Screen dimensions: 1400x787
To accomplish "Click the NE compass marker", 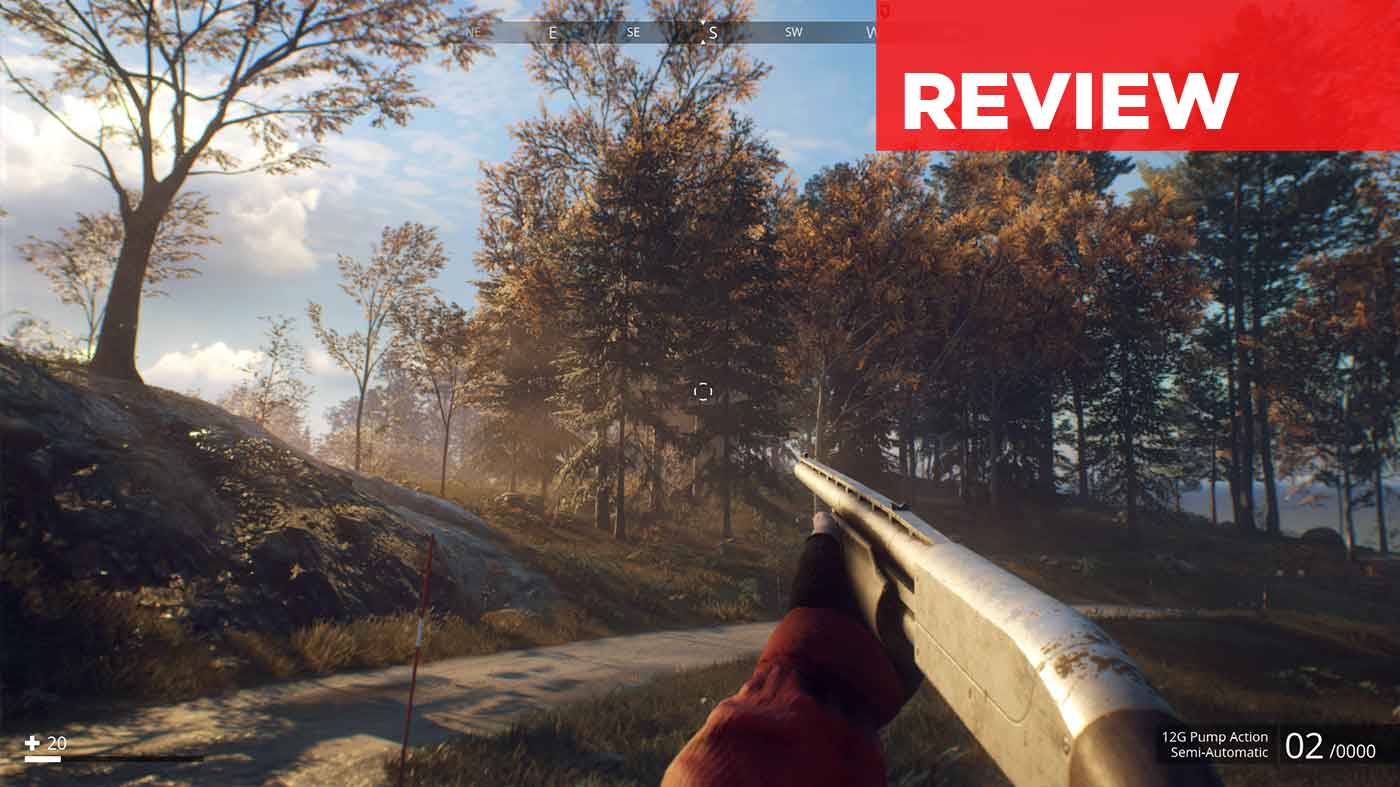I will click(x=471, y=33).
